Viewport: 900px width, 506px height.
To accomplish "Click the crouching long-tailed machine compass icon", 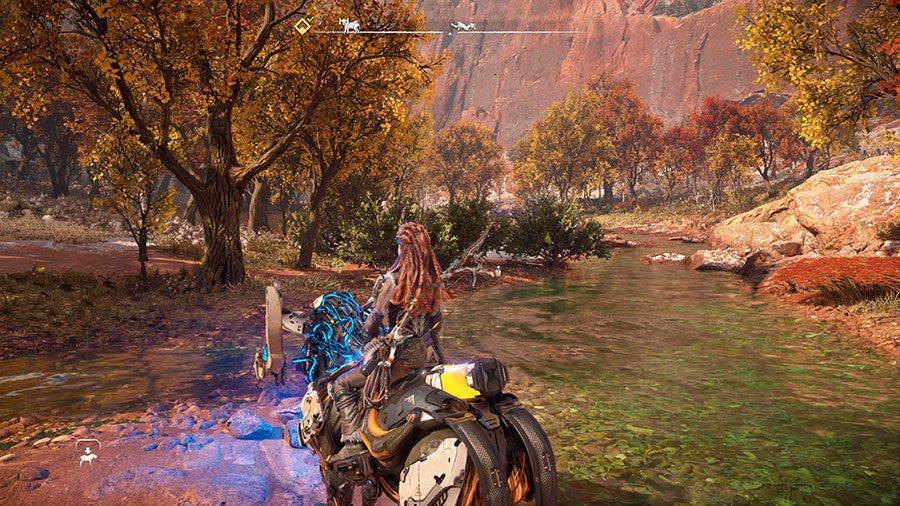I will click(462, 26).
